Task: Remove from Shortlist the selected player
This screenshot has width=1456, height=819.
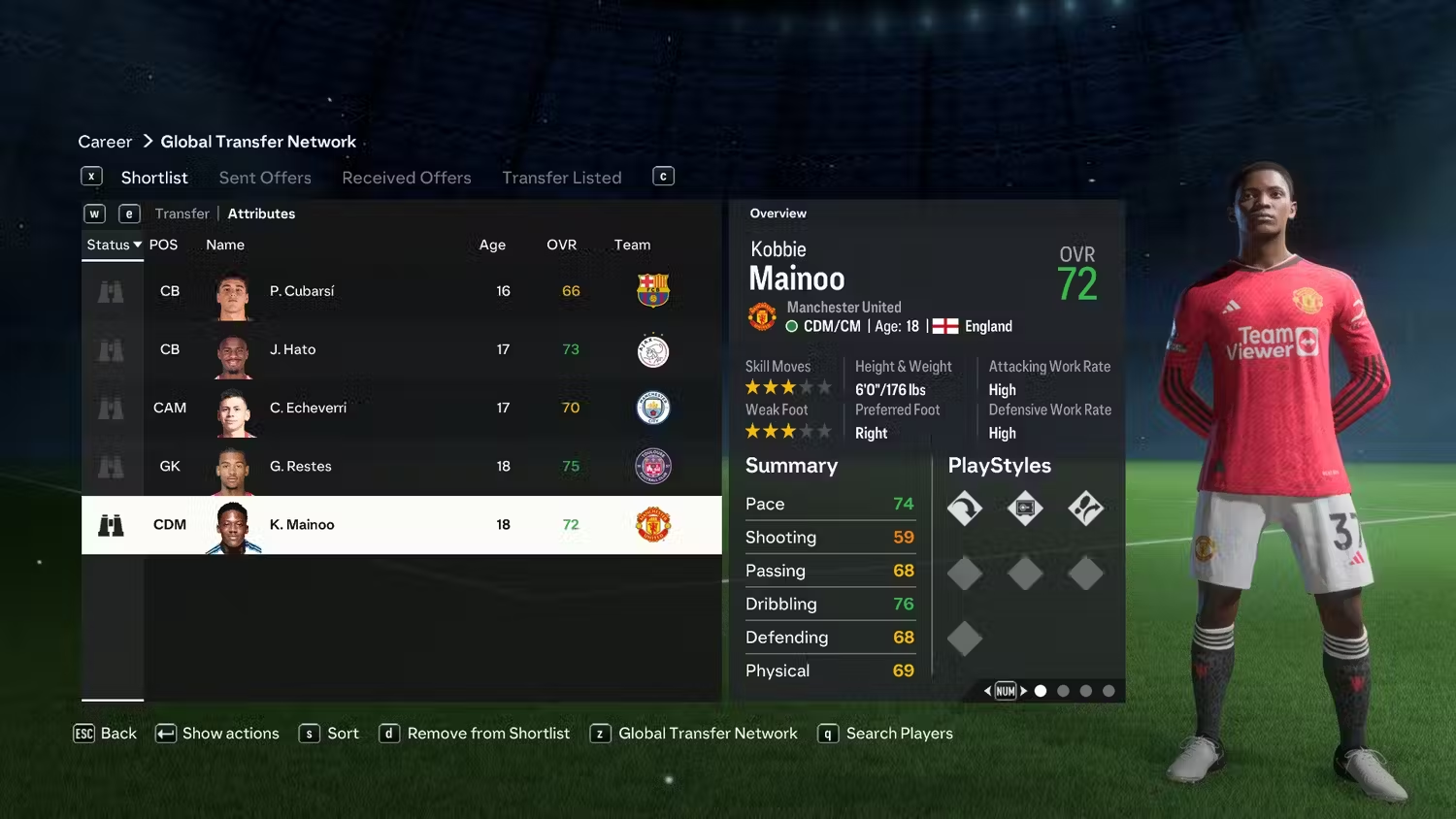Action: pyautogui.click(x=476, y=734)
